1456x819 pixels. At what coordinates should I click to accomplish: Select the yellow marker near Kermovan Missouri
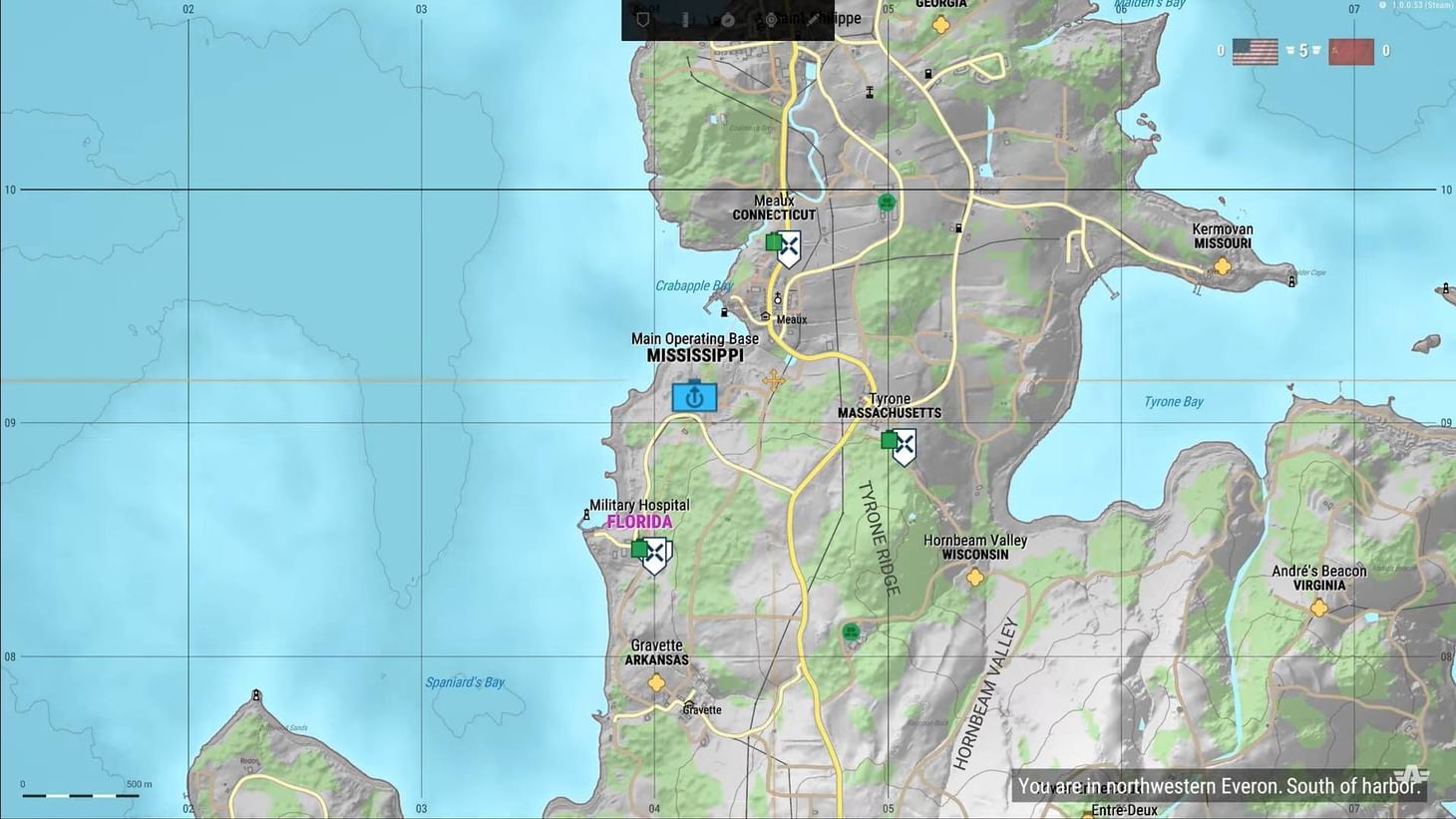pyautogui.click(x=1222, y=266)
